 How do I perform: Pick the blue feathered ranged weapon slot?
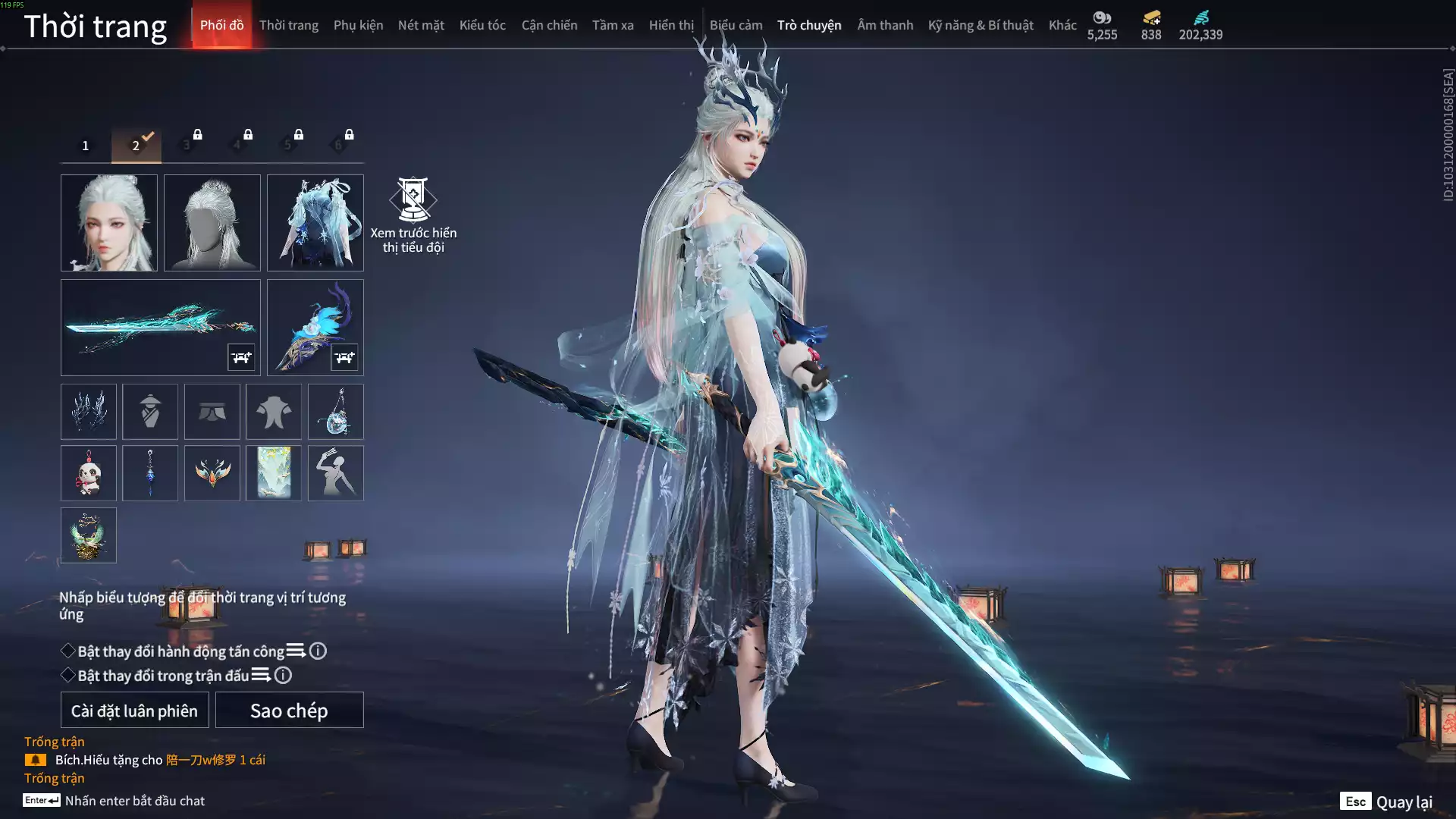pos(315,328)
